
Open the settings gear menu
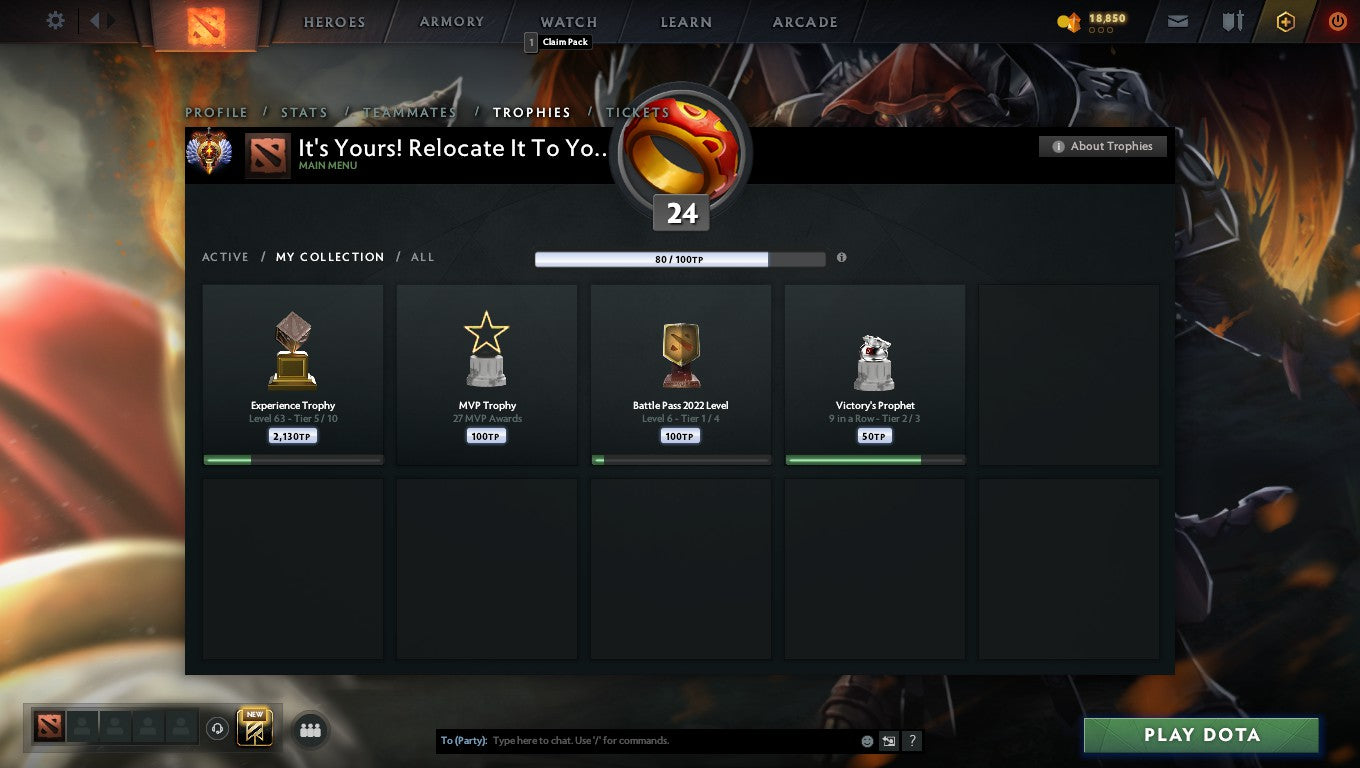click(55, 20)
